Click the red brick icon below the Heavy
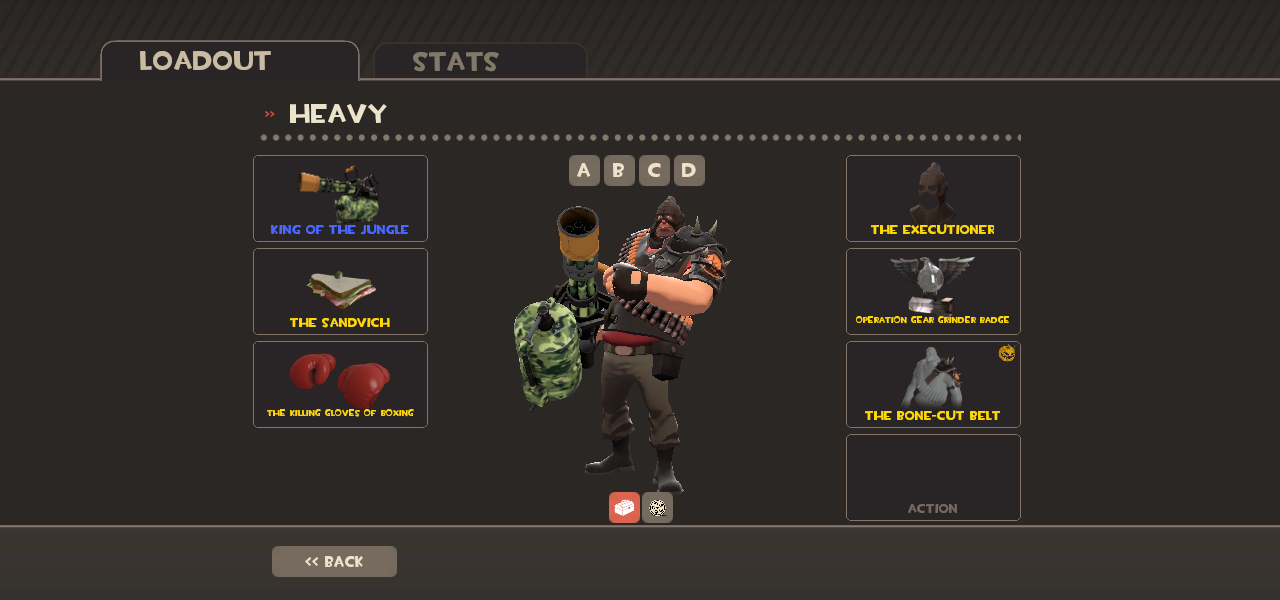This screenshot has height=600, width=1280. 624,507
